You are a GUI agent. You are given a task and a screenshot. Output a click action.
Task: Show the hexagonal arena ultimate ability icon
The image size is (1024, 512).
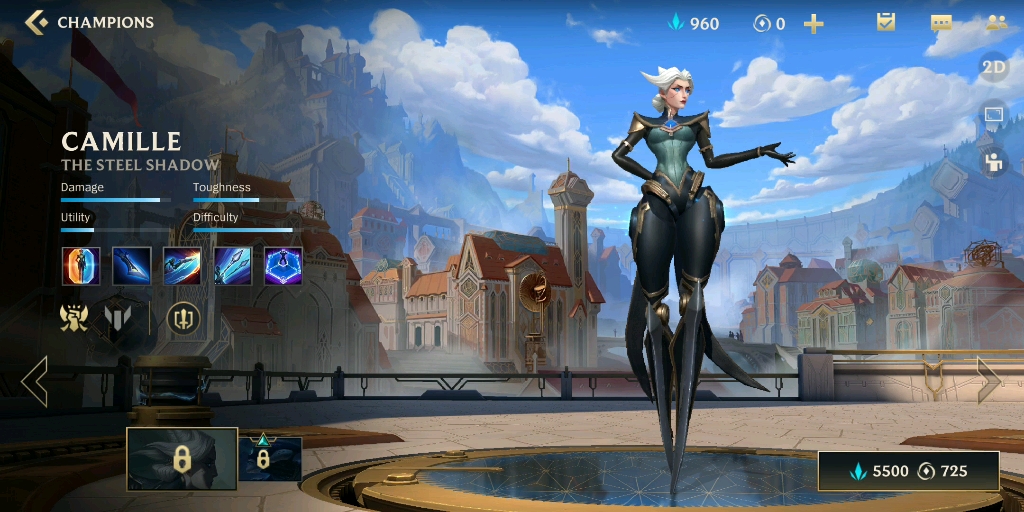pyautogui.click(x=283, y=266)
